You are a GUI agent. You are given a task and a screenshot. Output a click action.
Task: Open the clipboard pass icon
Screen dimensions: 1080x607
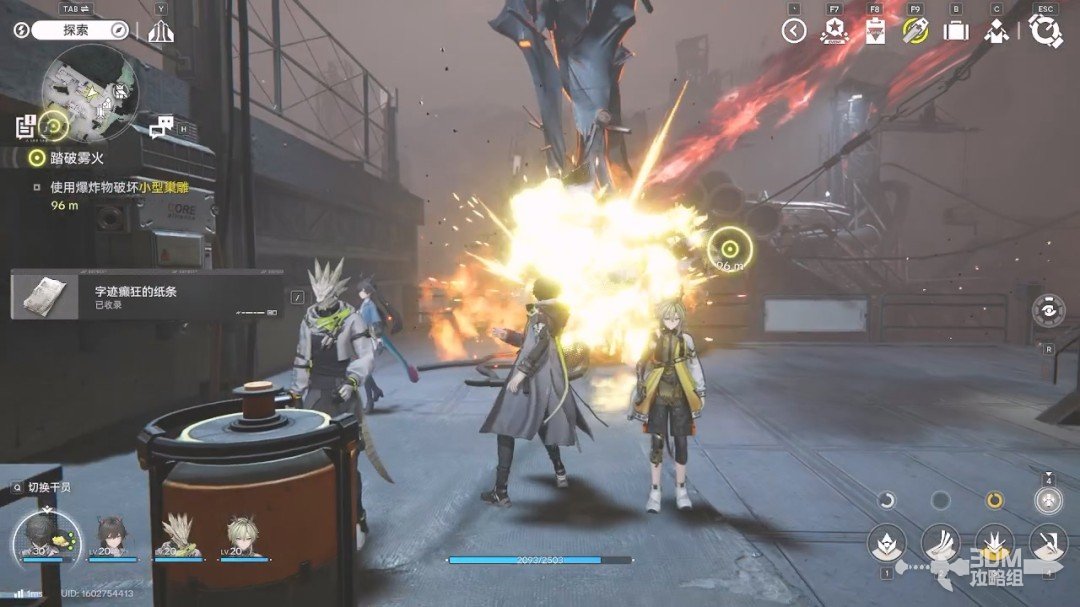tap(875, 31)
